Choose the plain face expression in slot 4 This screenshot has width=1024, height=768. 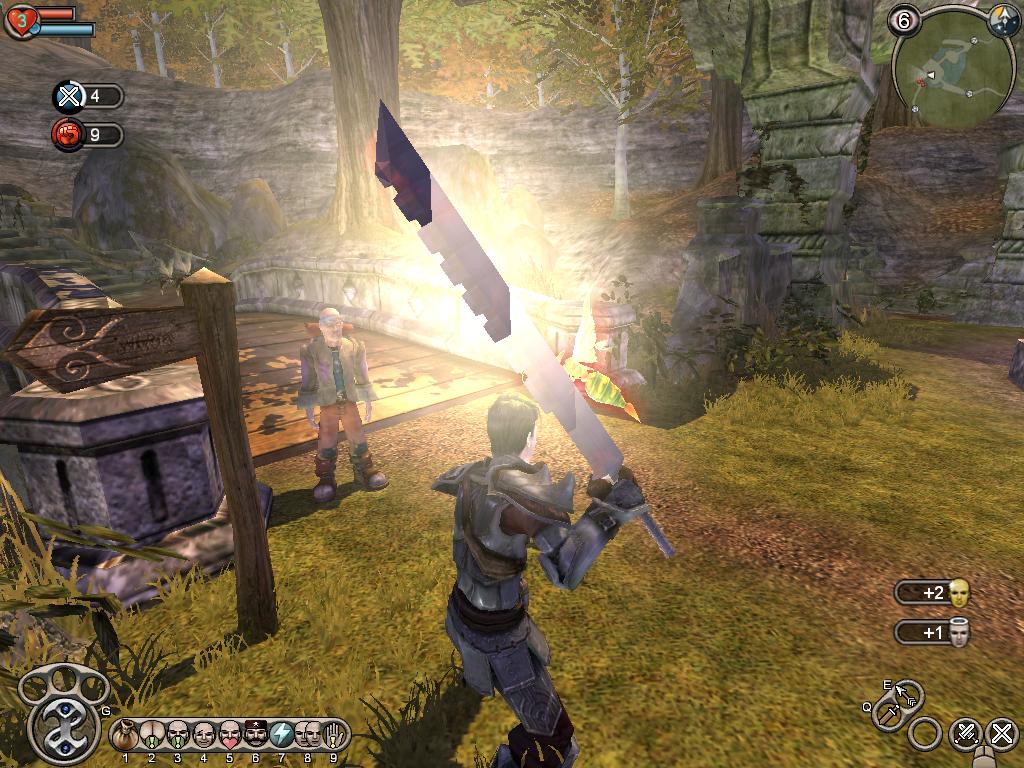203,735
